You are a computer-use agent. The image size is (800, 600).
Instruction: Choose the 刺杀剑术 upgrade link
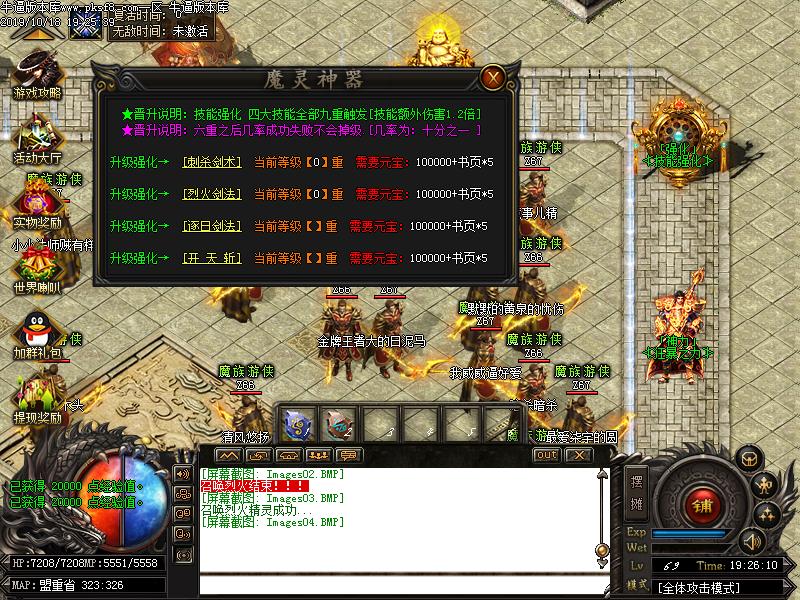pyautogui.click(x=212, y=162)
